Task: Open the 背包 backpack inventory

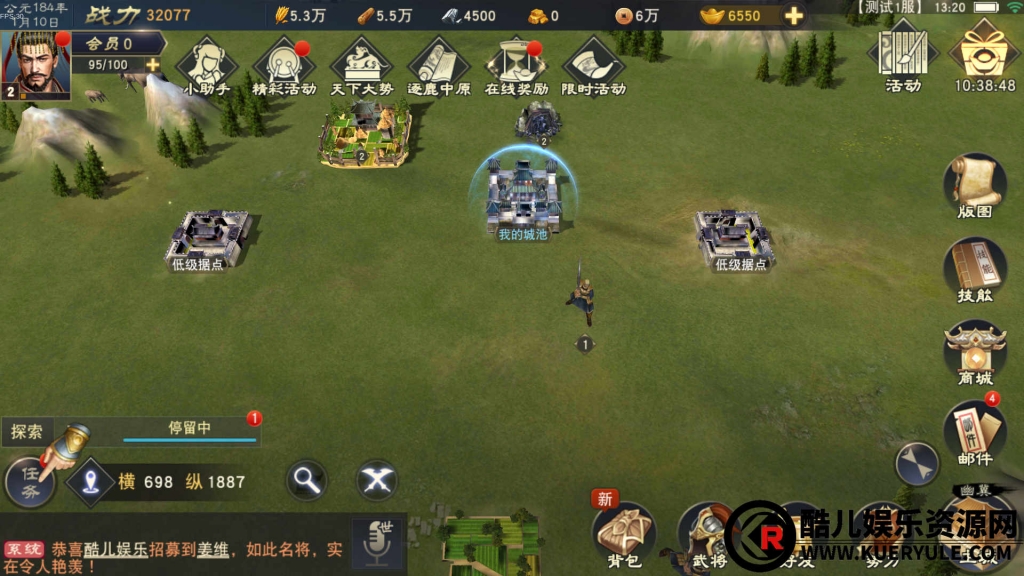Action: tap(624, 533)
